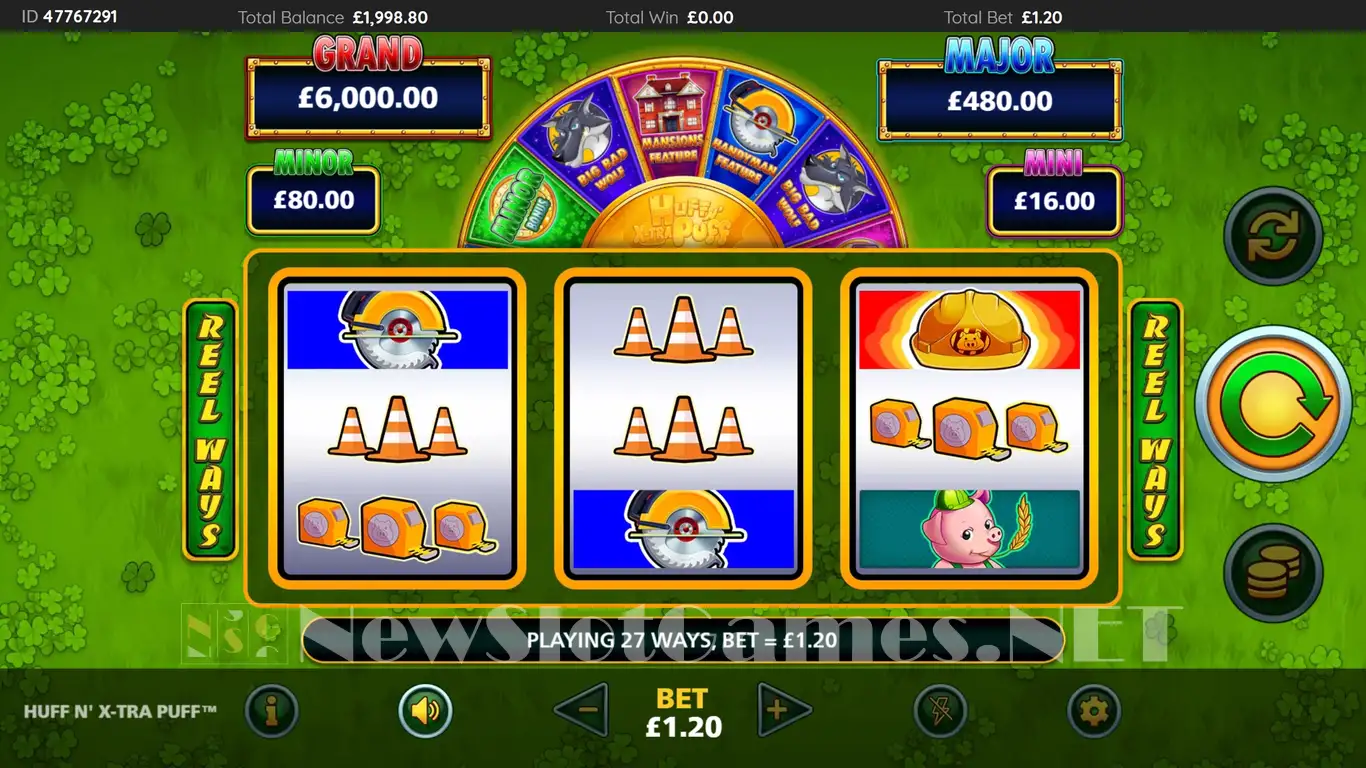Spin the reels with the green arrow button

coord(1272,404)
